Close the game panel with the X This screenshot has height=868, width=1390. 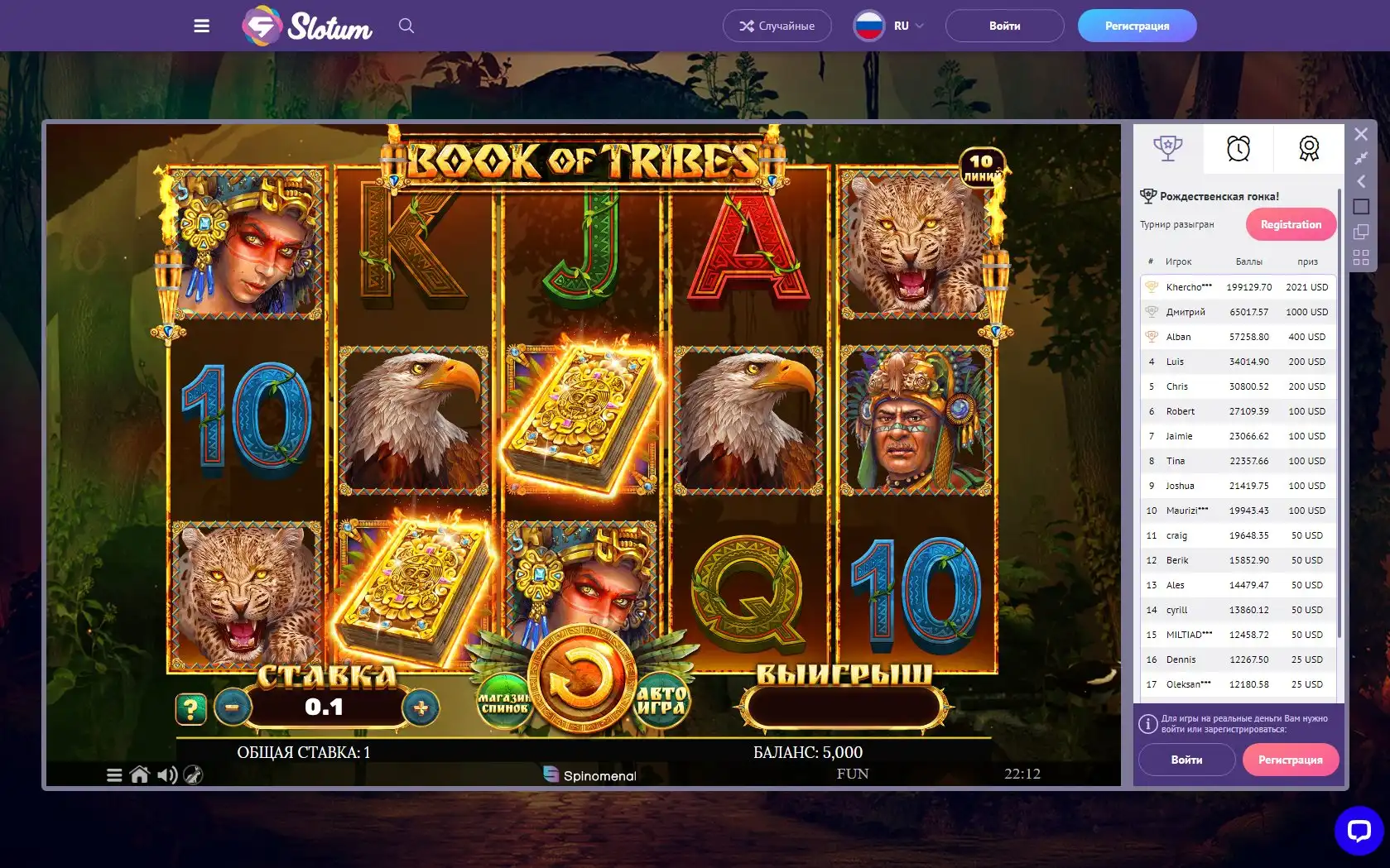pos(1361,134)
